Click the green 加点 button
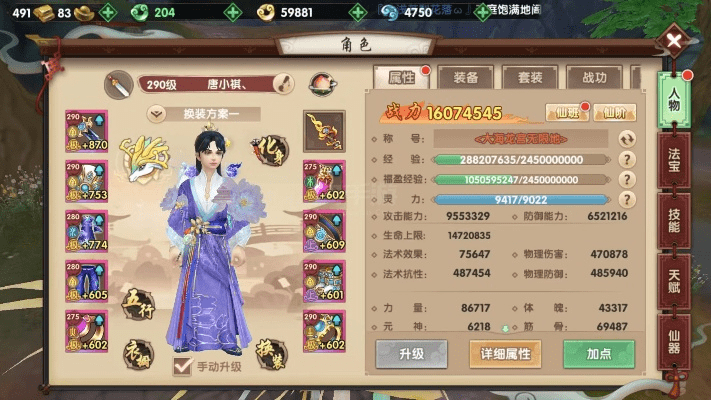 click(599, 353)
